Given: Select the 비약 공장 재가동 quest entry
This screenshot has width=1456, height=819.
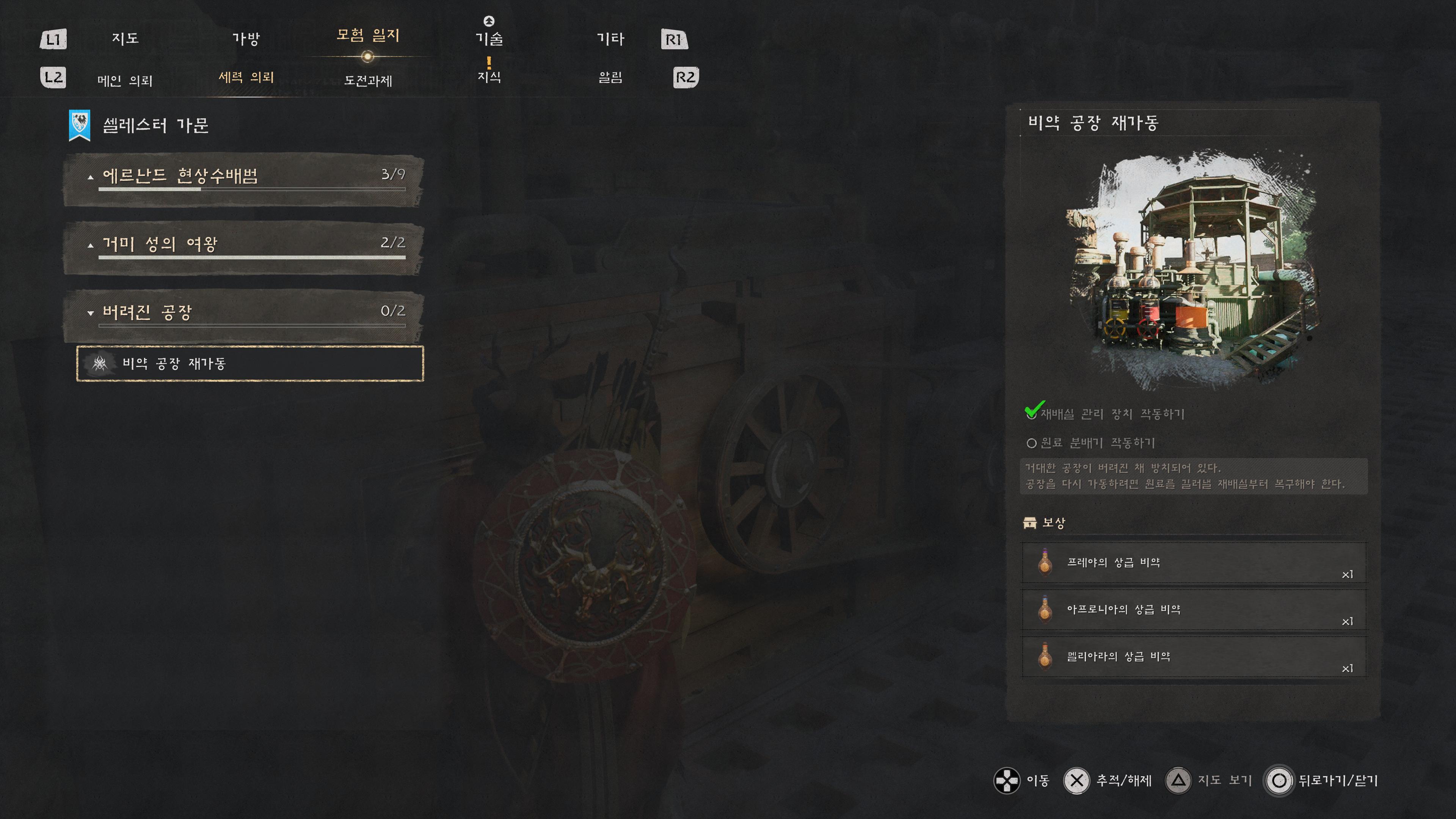Looking at the screenshot, I should click(x=250, y=364).
